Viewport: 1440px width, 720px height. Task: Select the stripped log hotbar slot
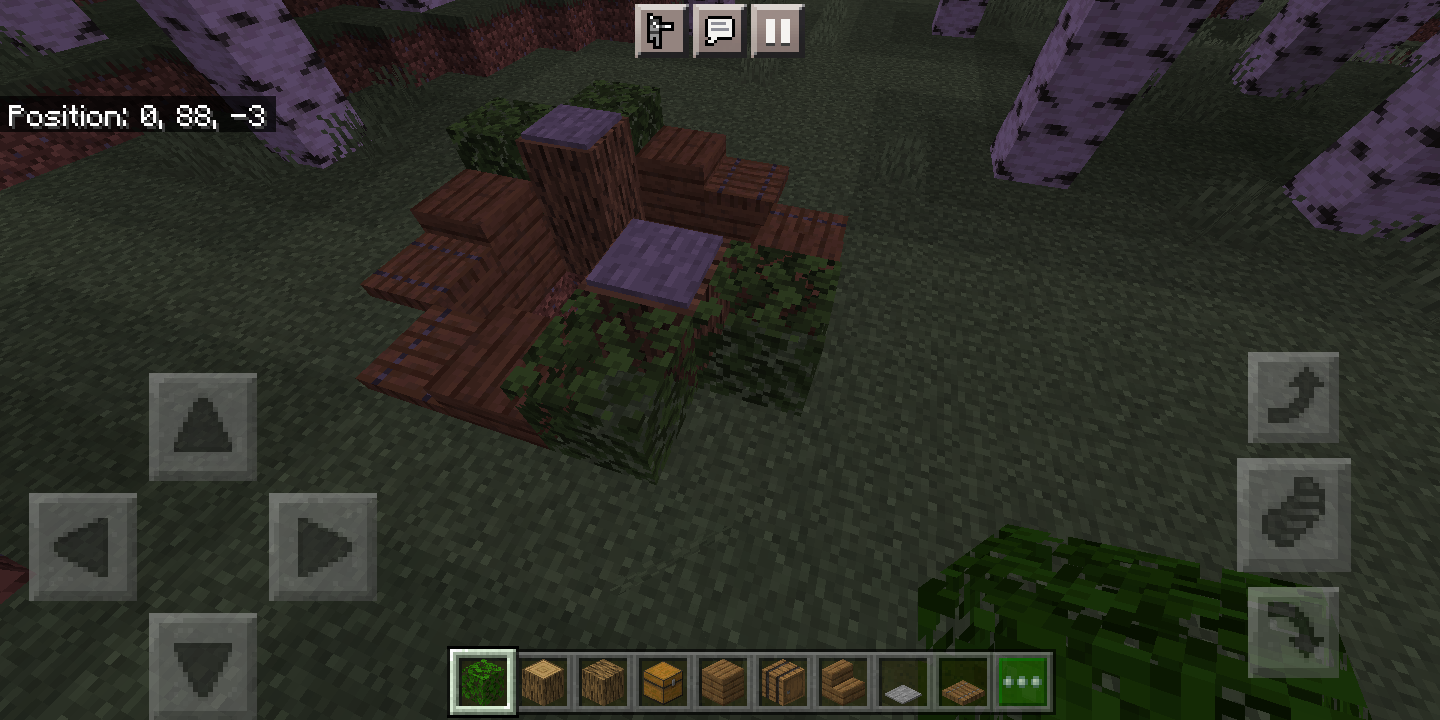(543, 680)
